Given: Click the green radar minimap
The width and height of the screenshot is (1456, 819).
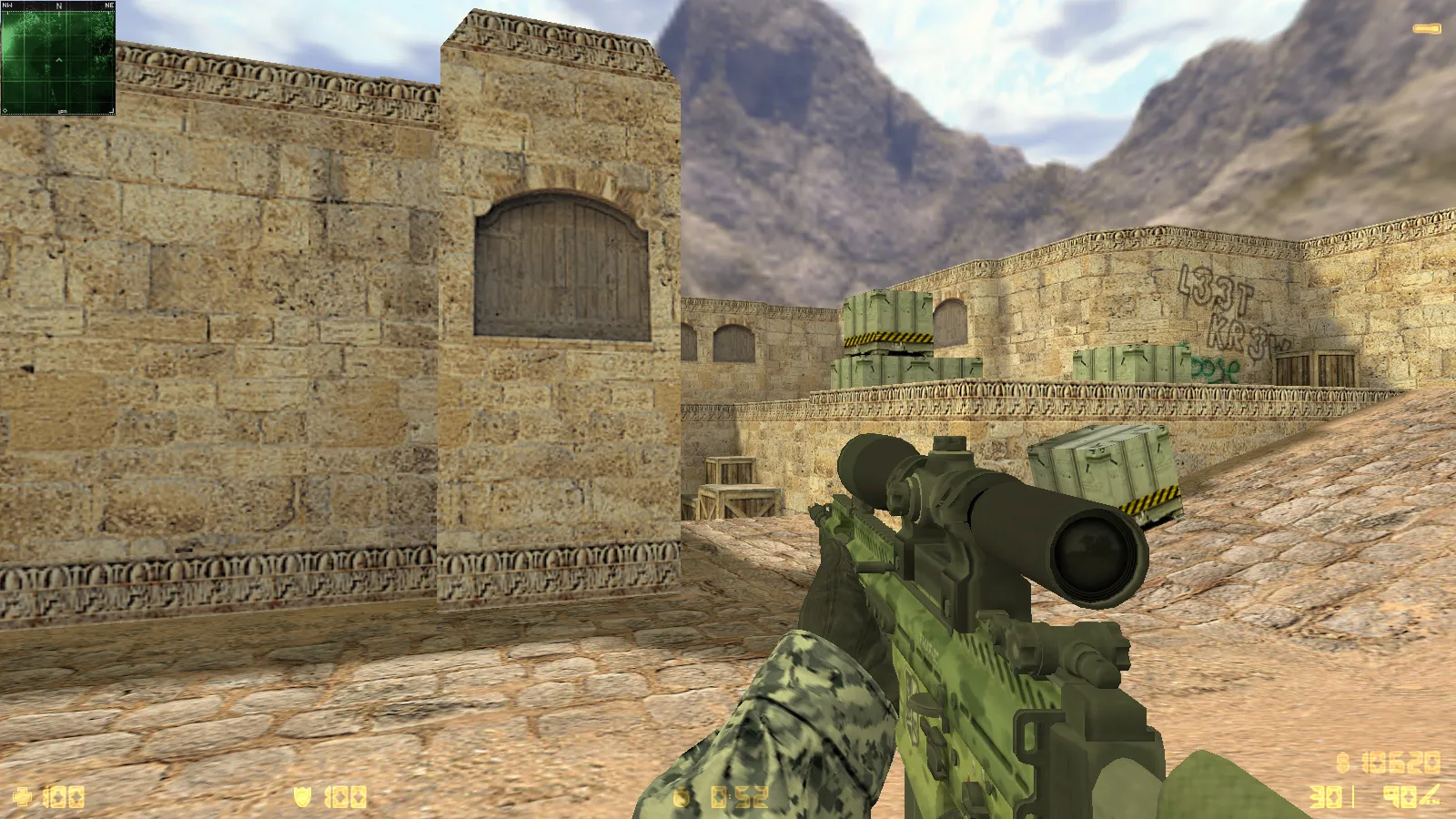Looking at the screenshot, I should (58, 59).
